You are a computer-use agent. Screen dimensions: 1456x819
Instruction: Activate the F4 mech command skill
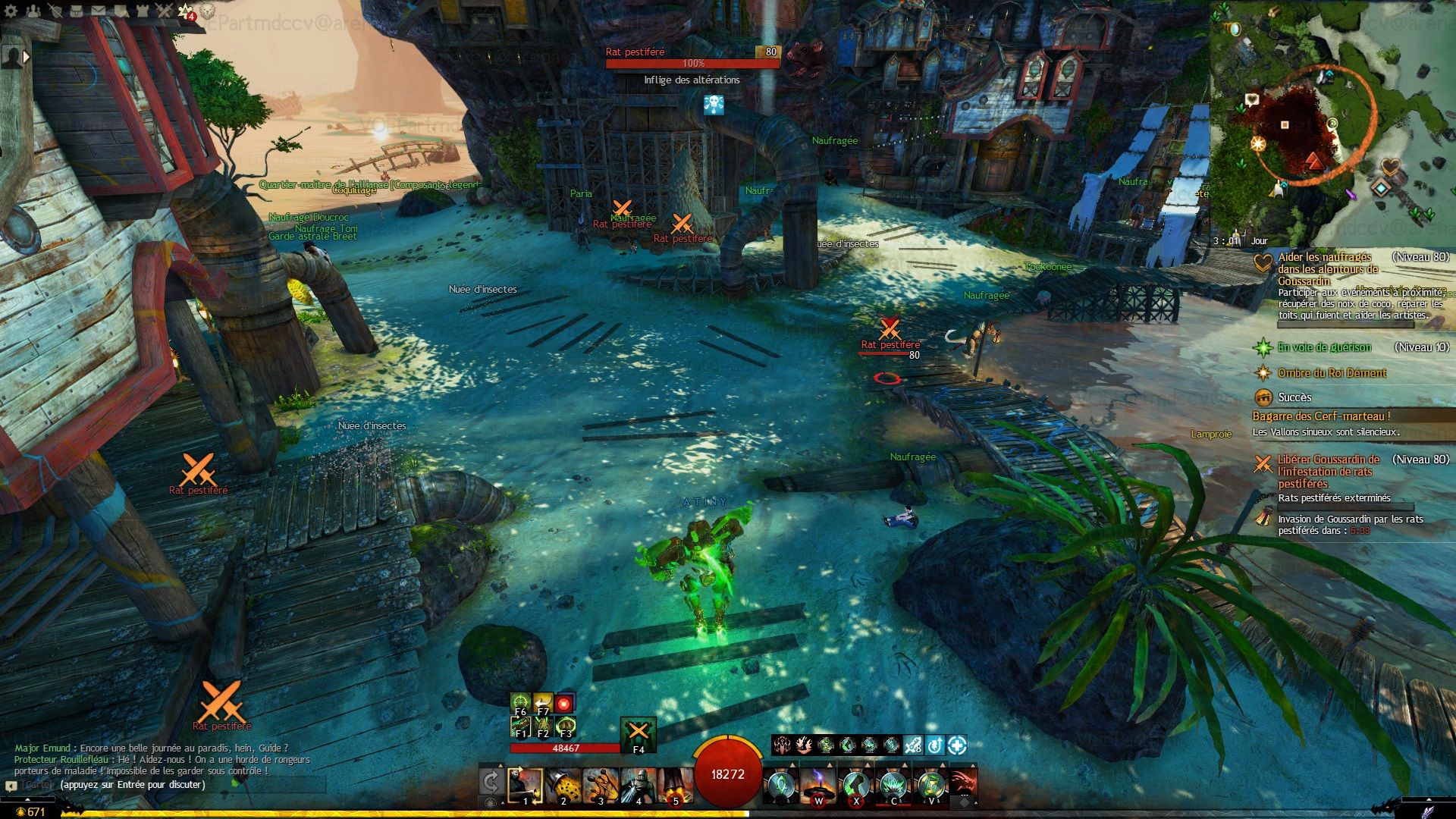tap(639, 733)
